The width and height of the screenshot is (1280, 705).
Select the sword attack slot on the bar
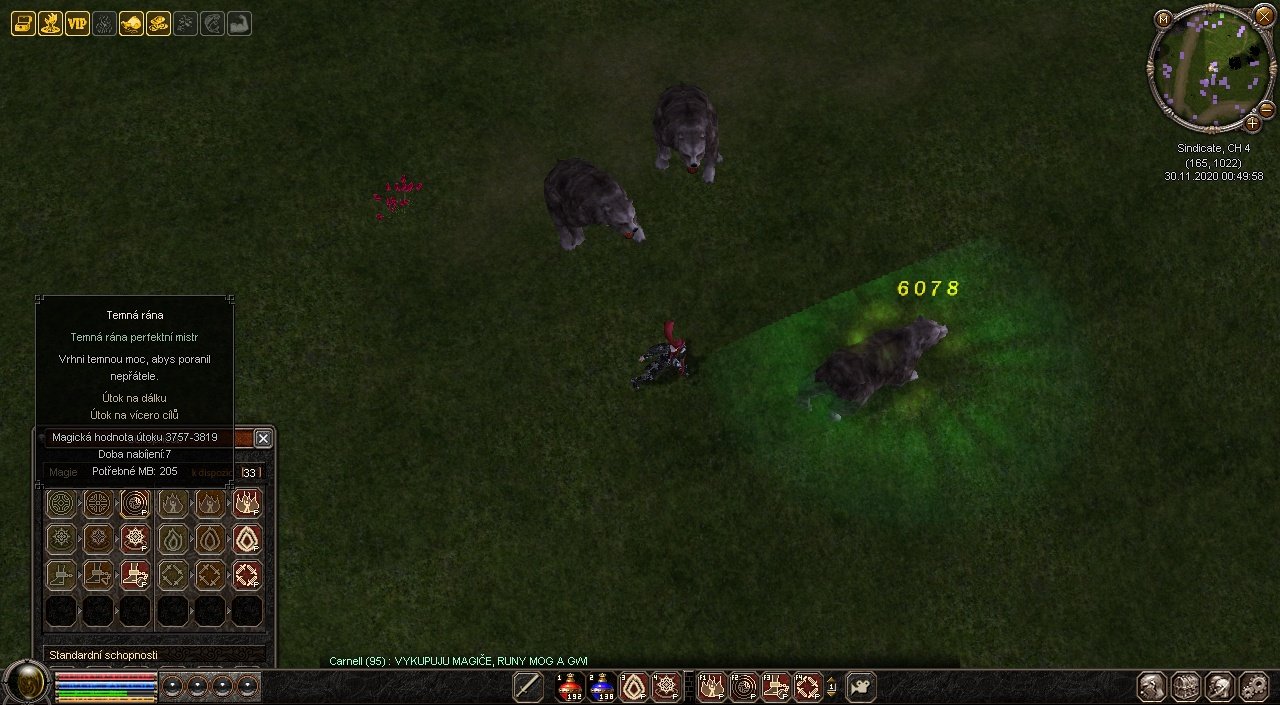pyautogui.click(x=528, y=687)
